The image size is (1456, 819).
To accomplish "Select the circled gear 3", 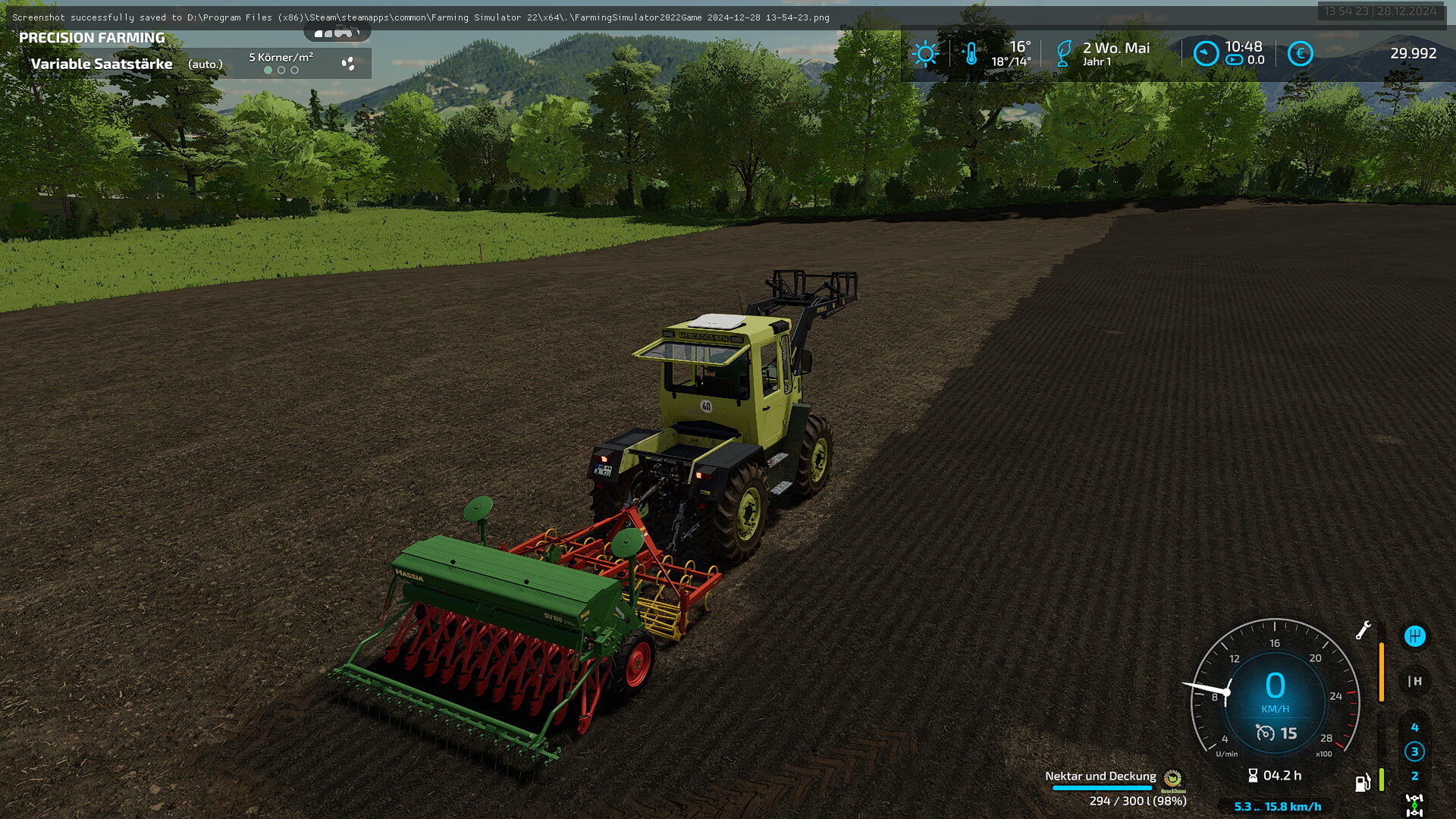I will [1414, 752].
